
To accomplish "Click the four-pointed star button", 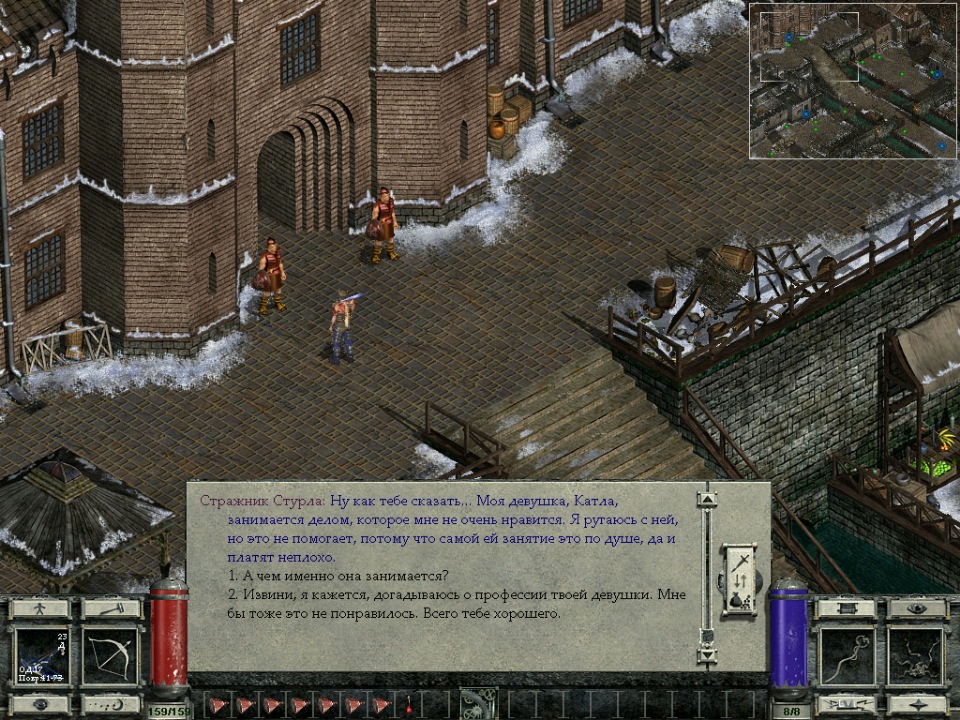I will click(916, 703).
